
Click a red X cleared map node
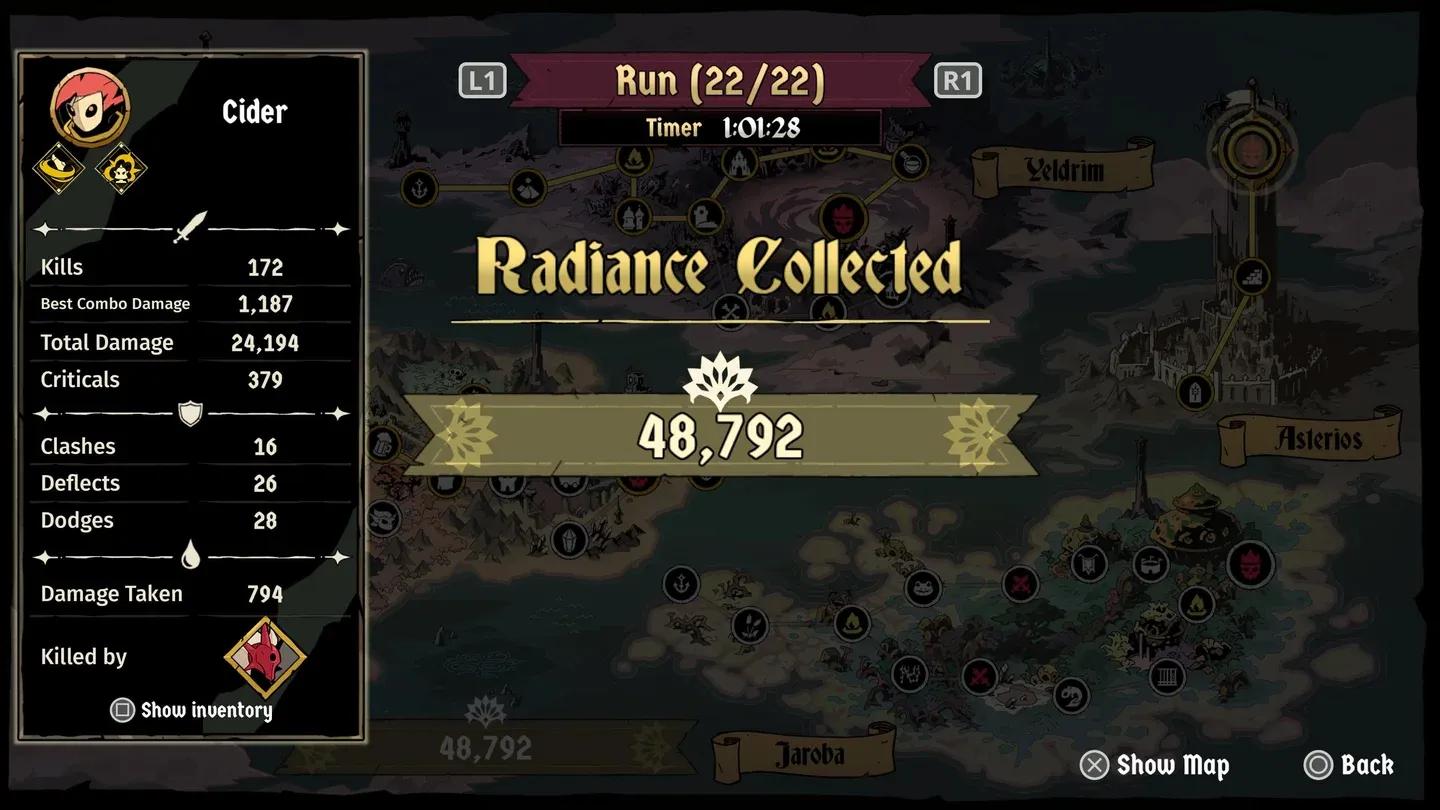point(1019,584)
